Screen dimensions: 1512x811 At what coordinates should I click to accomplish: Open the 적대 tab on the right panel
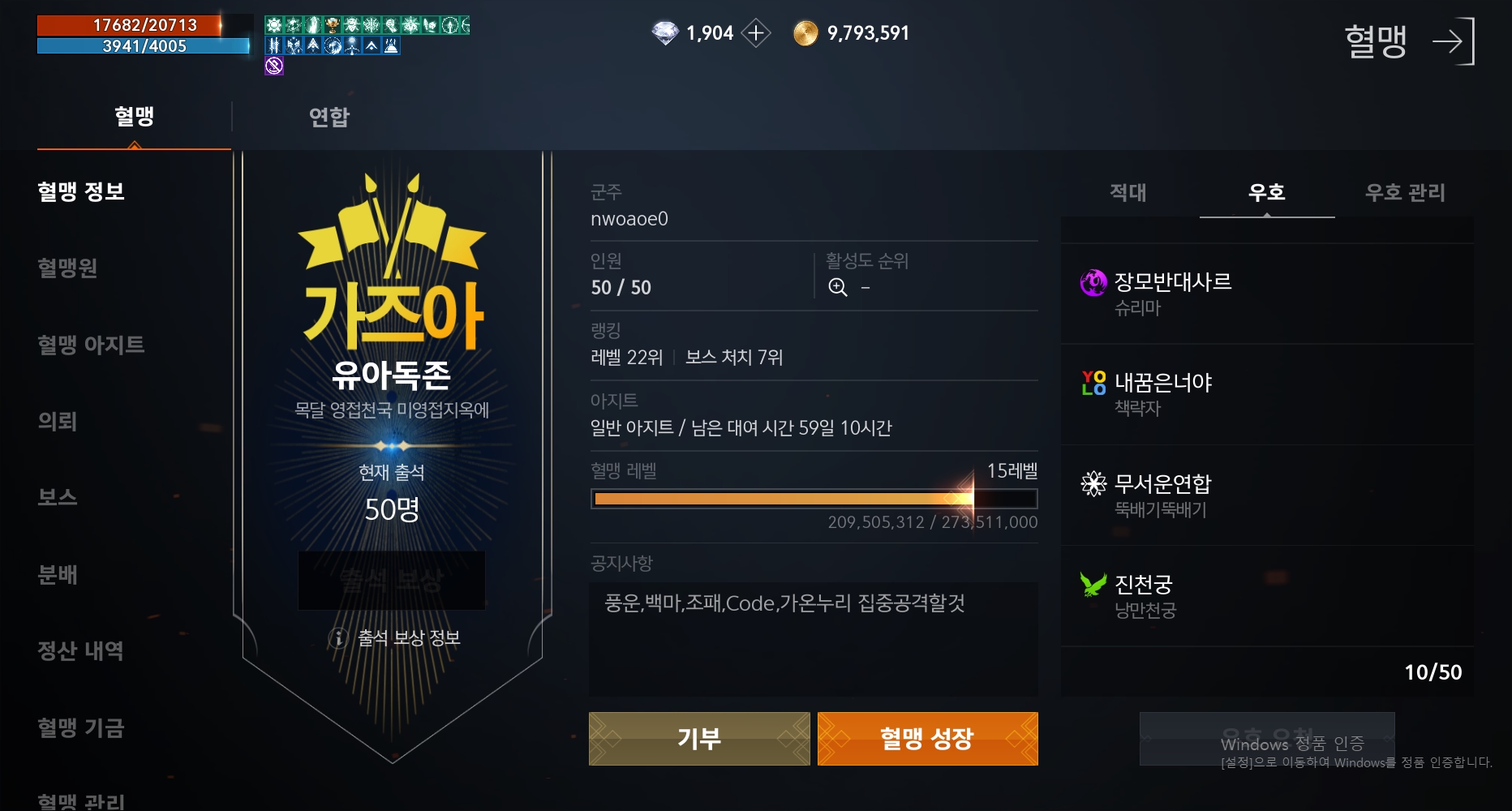pyautogui.click(x=1128, y=193)
